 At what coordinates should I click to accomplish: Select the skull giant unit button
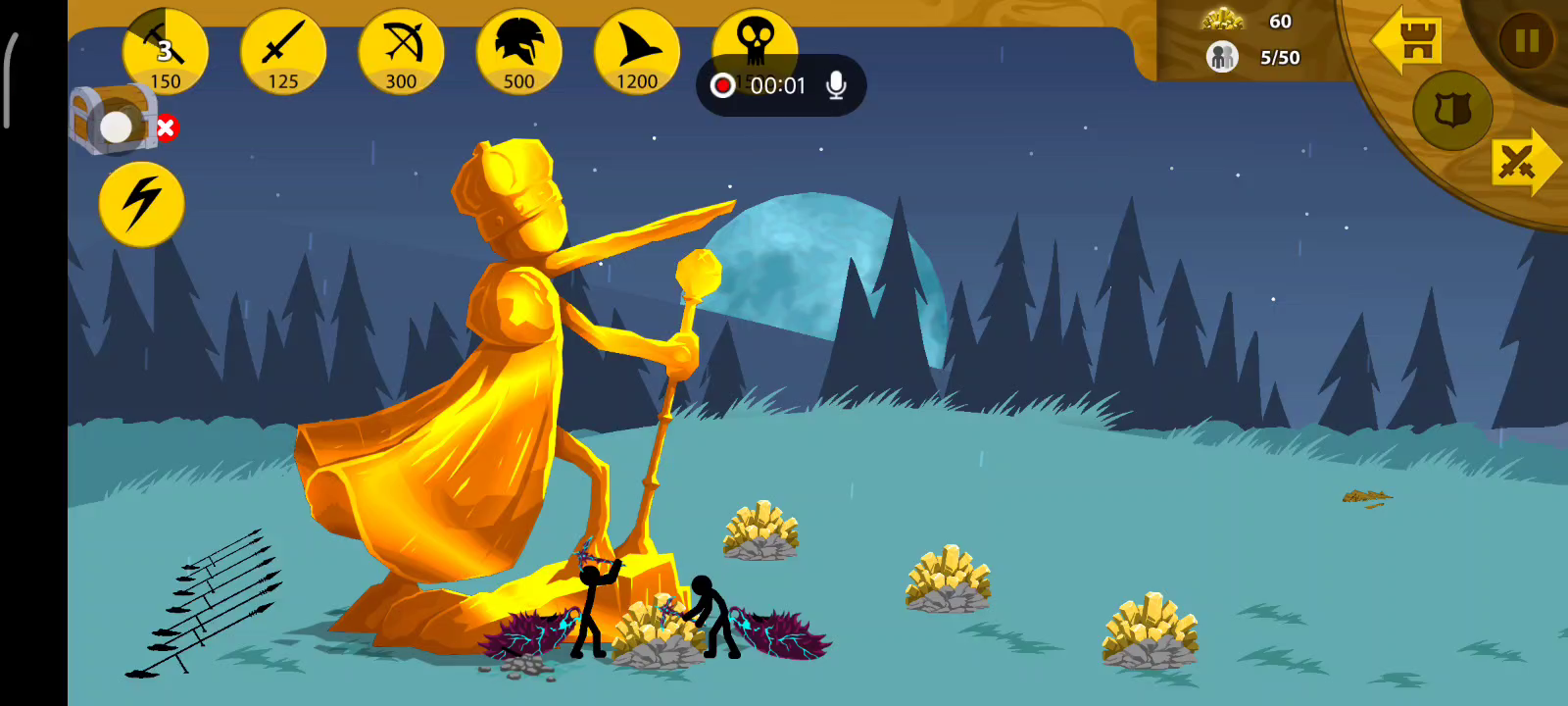pyautogui.click(x=755, y=35)
